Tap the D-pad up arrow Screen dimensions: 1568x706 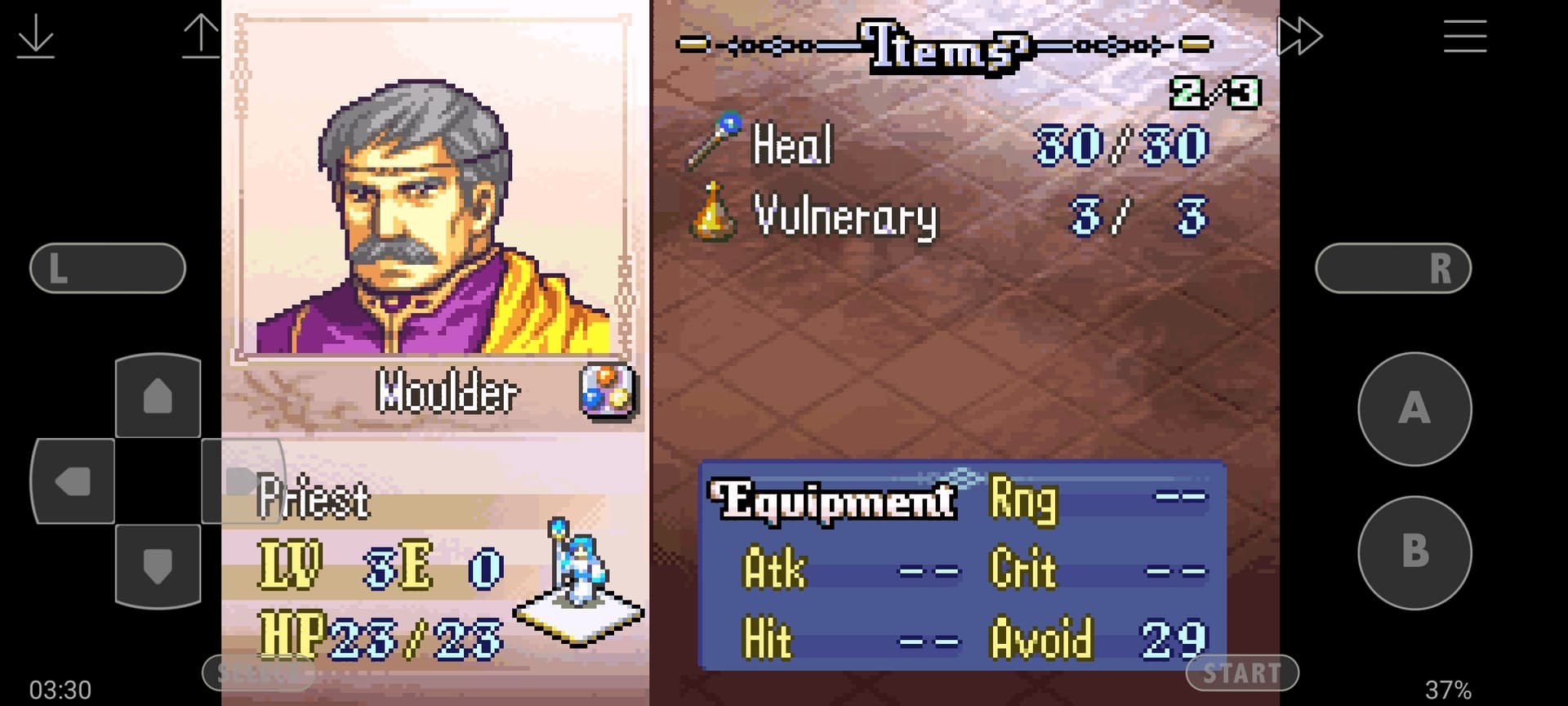click(x=158, y=397)
